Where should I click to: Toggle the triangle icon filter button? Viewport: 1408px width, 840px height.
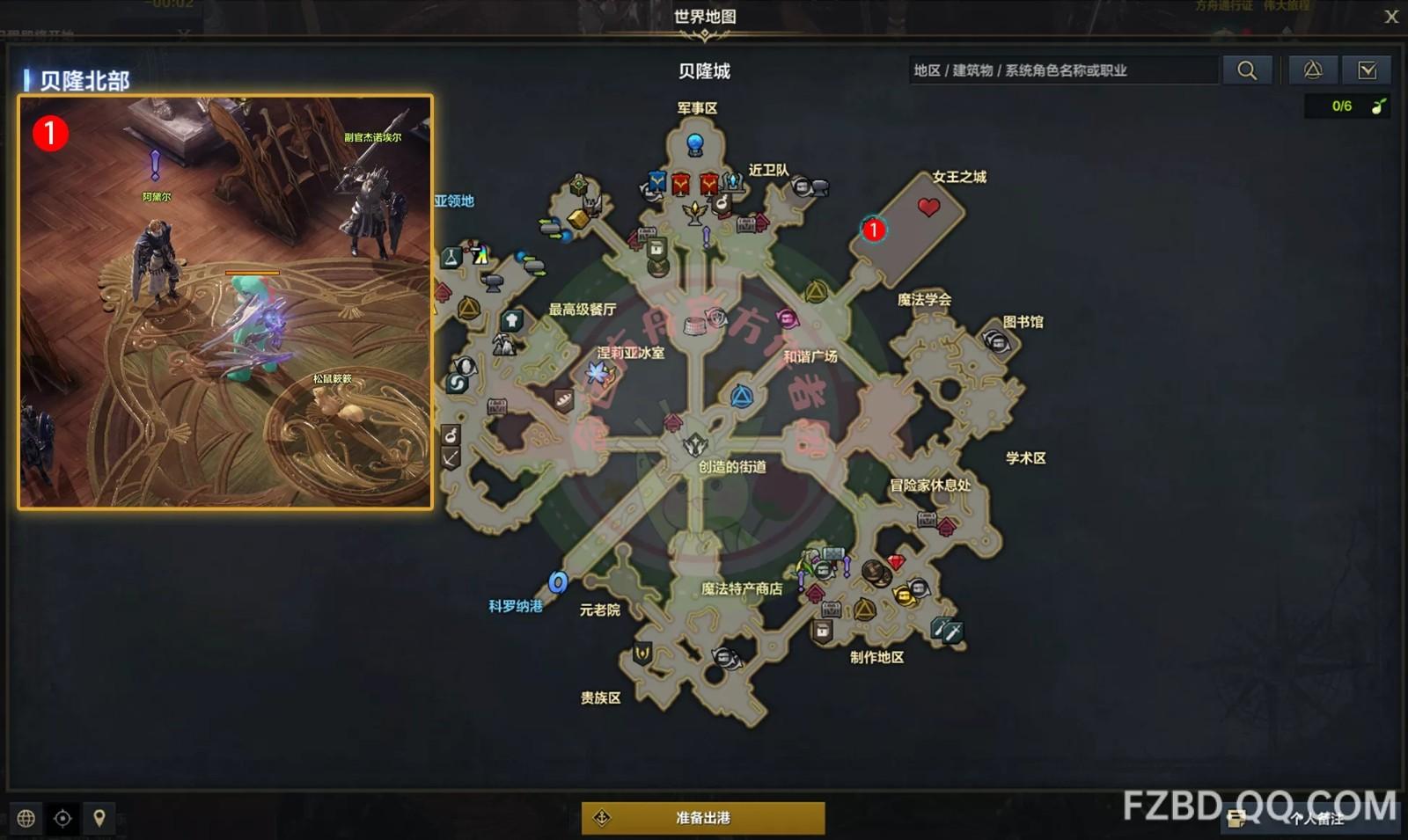point(1313,70)
